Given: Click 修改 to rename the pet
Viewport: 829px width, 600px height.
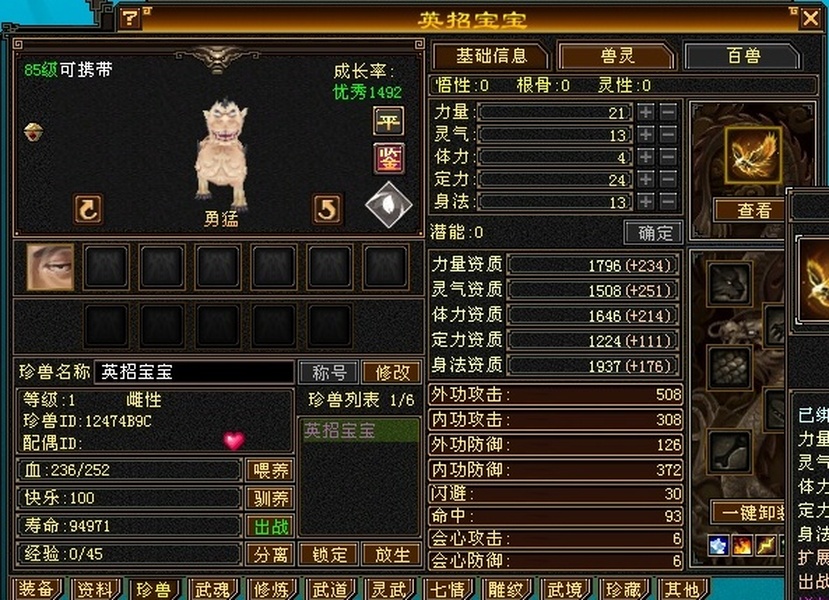Looking at the screenshot, I should tap(391, 372).
